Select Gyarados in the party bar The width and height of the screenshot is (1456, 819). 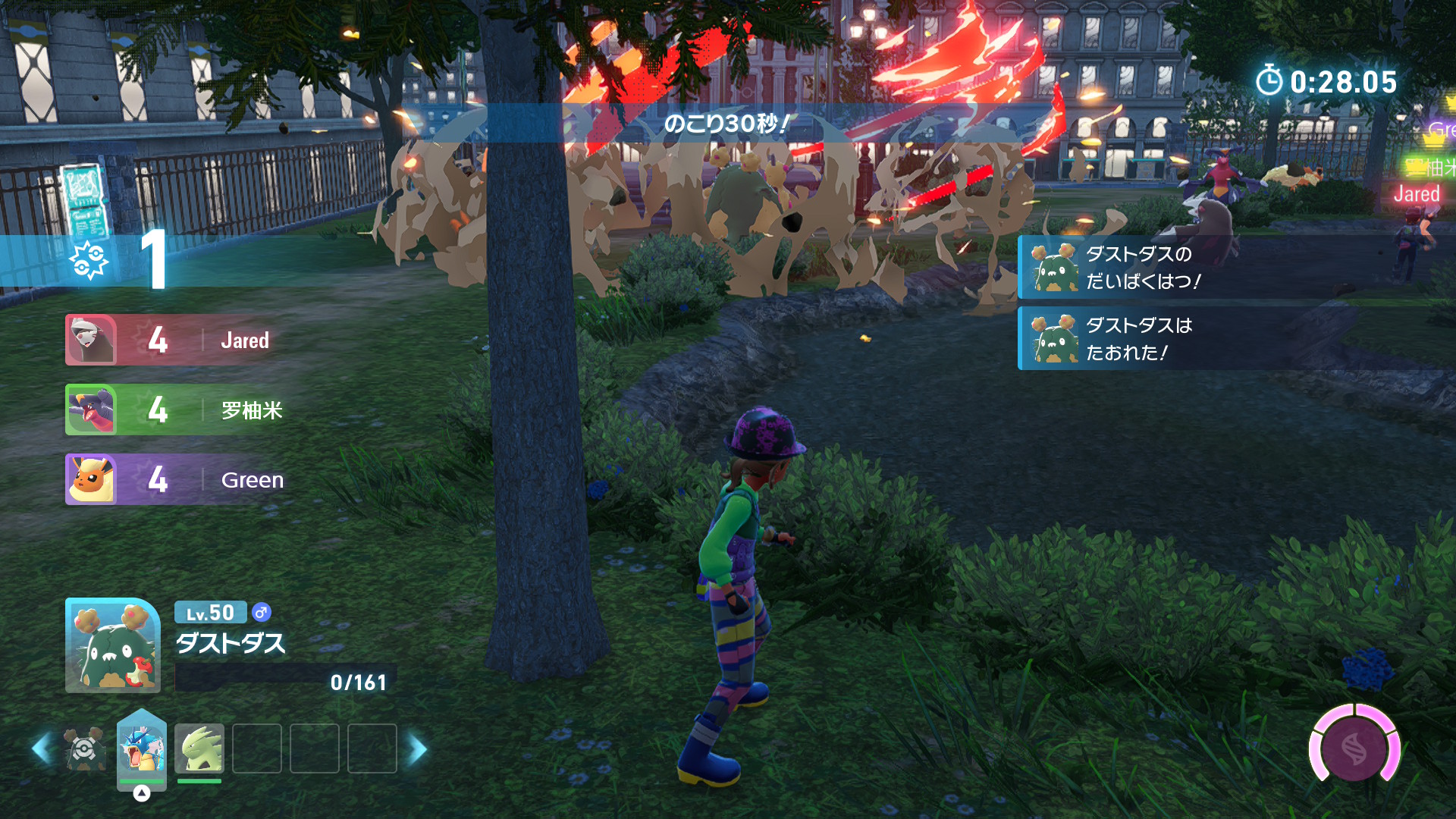[142, 748]
